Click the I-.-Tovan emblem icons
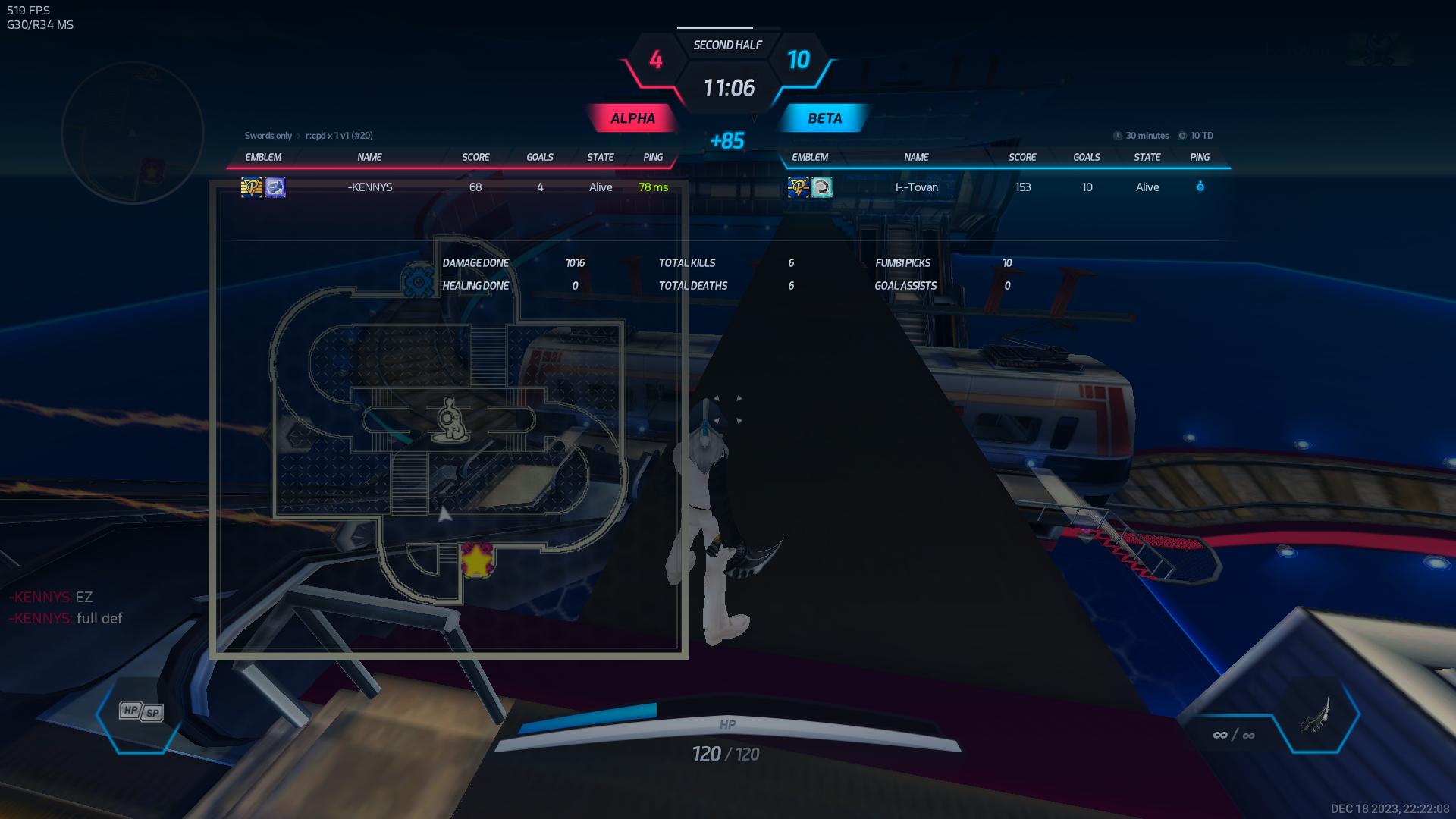 810,187
